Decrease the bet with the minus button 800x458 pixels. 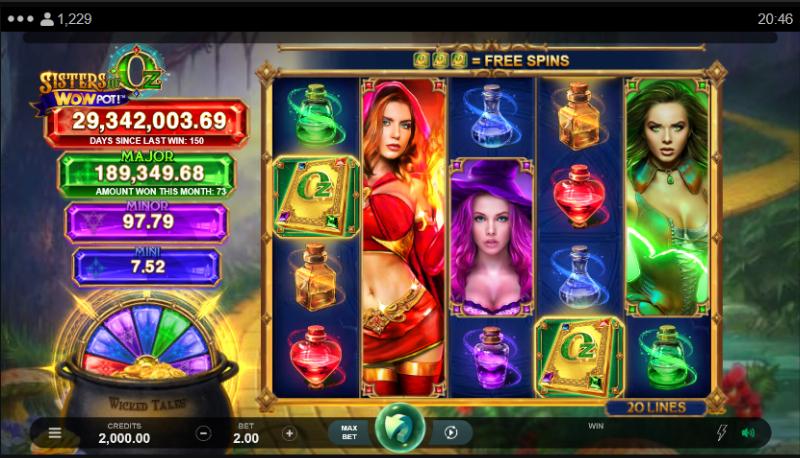(203, 433)
